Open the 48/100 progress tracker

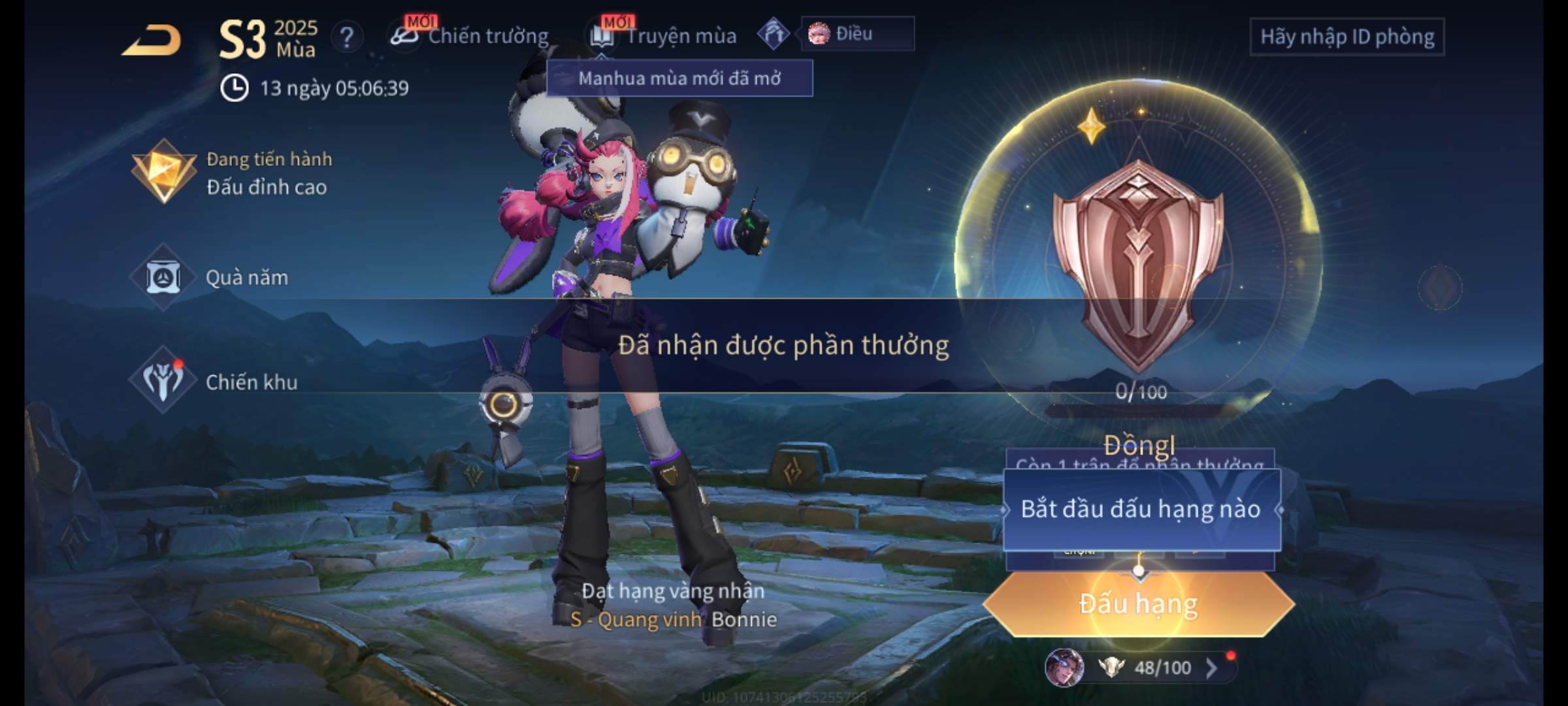1150,667
